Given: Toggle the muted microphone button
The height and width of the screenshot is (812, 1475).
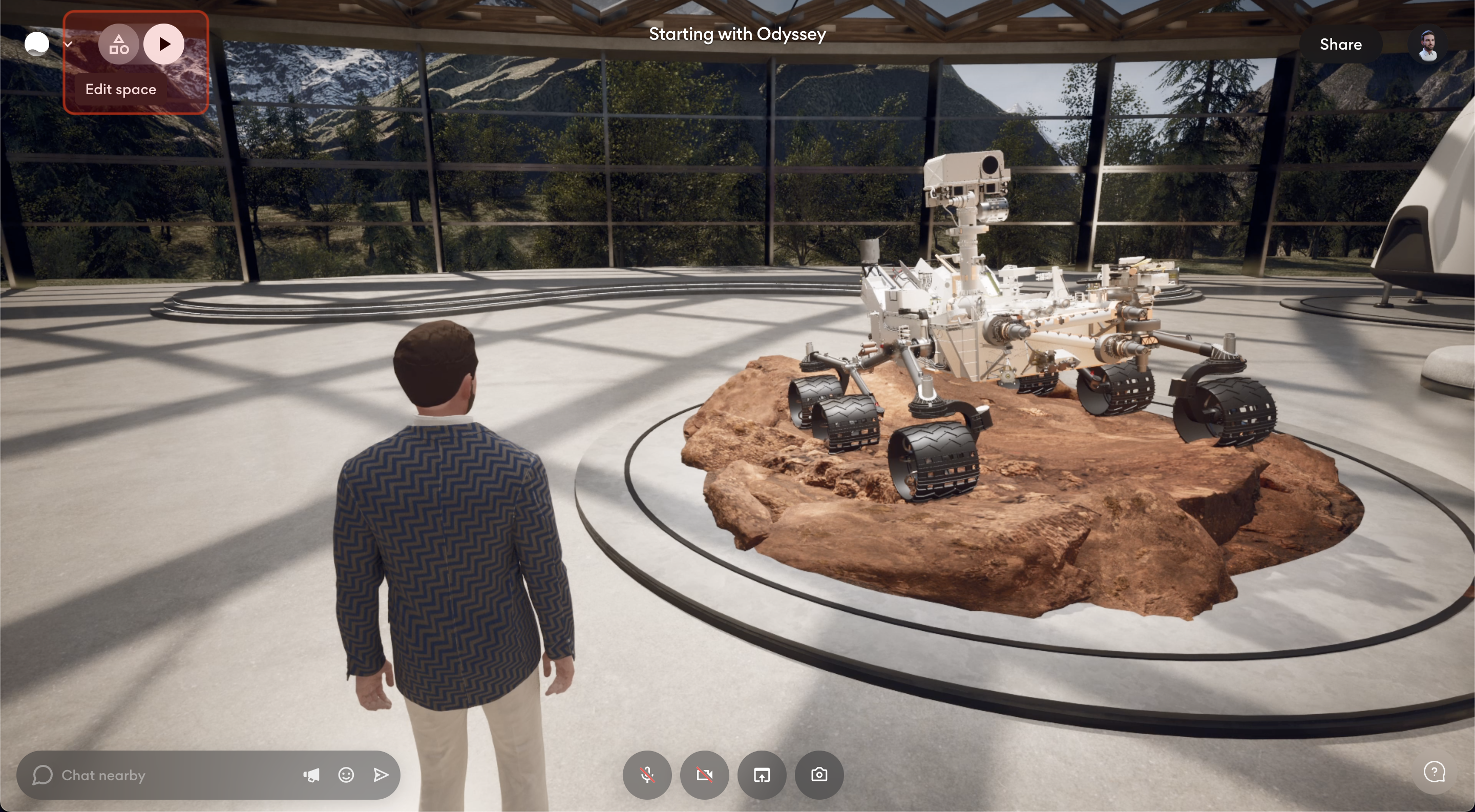Looking at the screenshot, I should (x=647, y=775).
